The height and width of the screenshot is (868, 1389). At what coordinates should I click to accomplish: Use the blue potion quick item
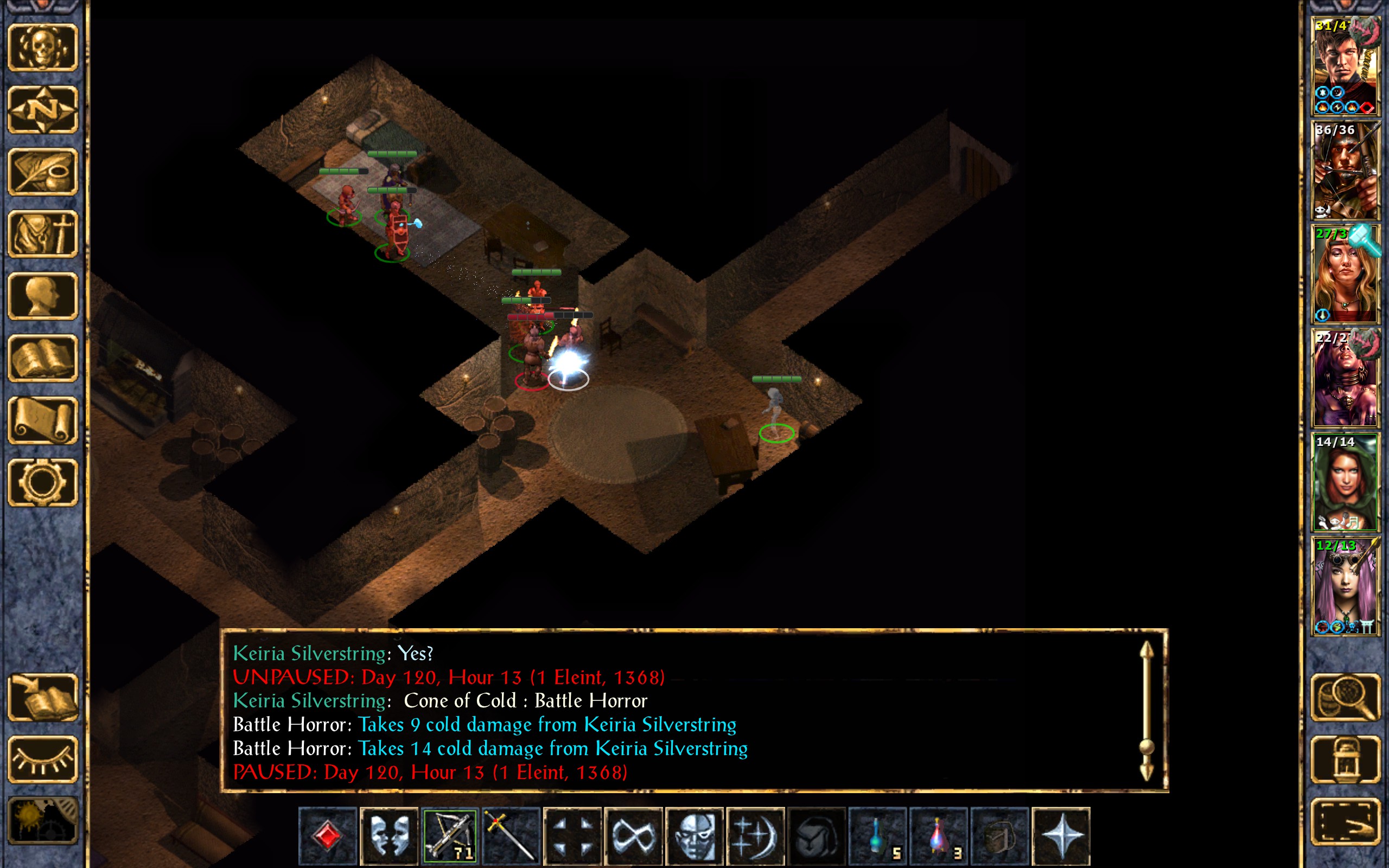tap(877, 836)
